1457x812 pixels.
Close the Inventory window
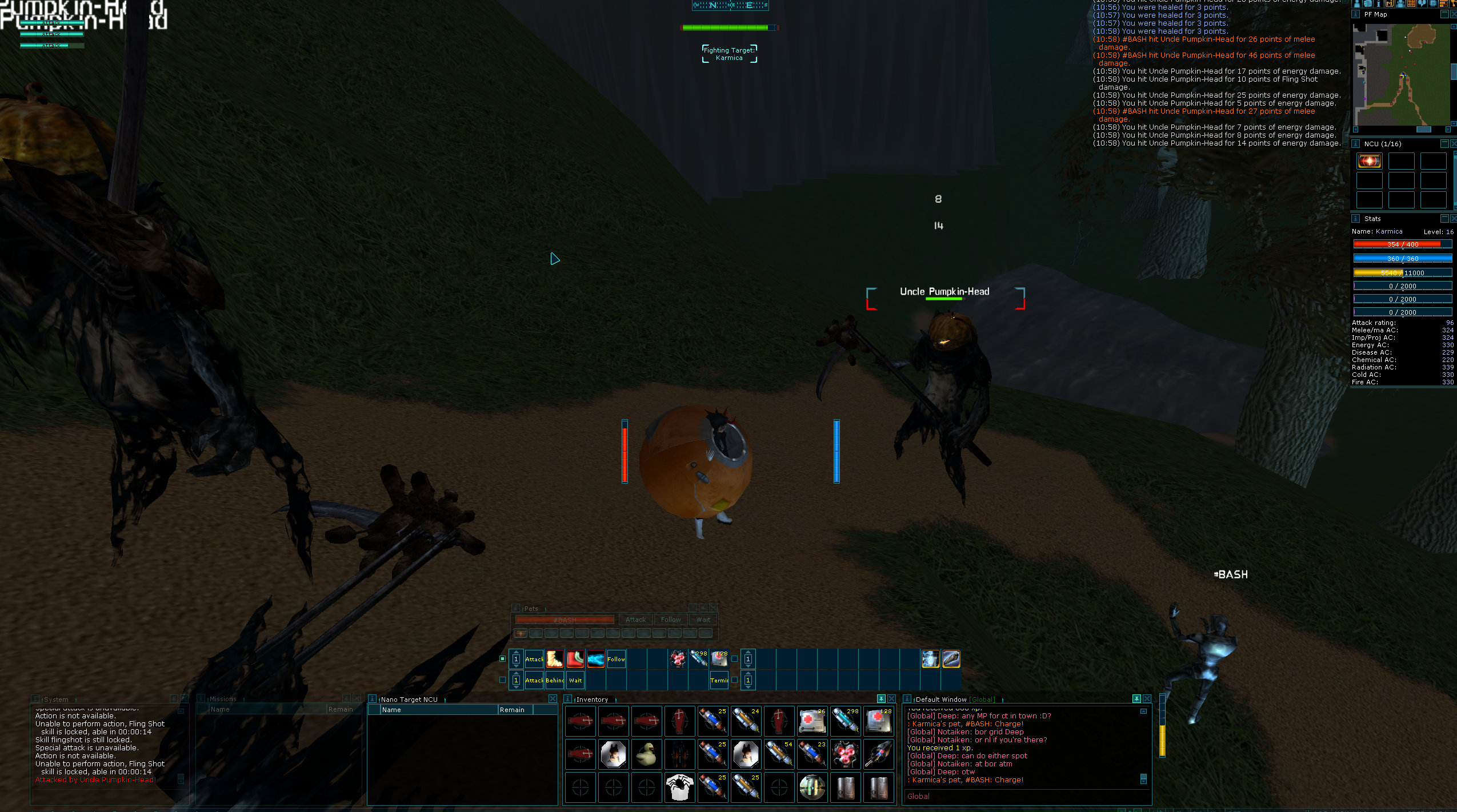(x=891, y=699)
